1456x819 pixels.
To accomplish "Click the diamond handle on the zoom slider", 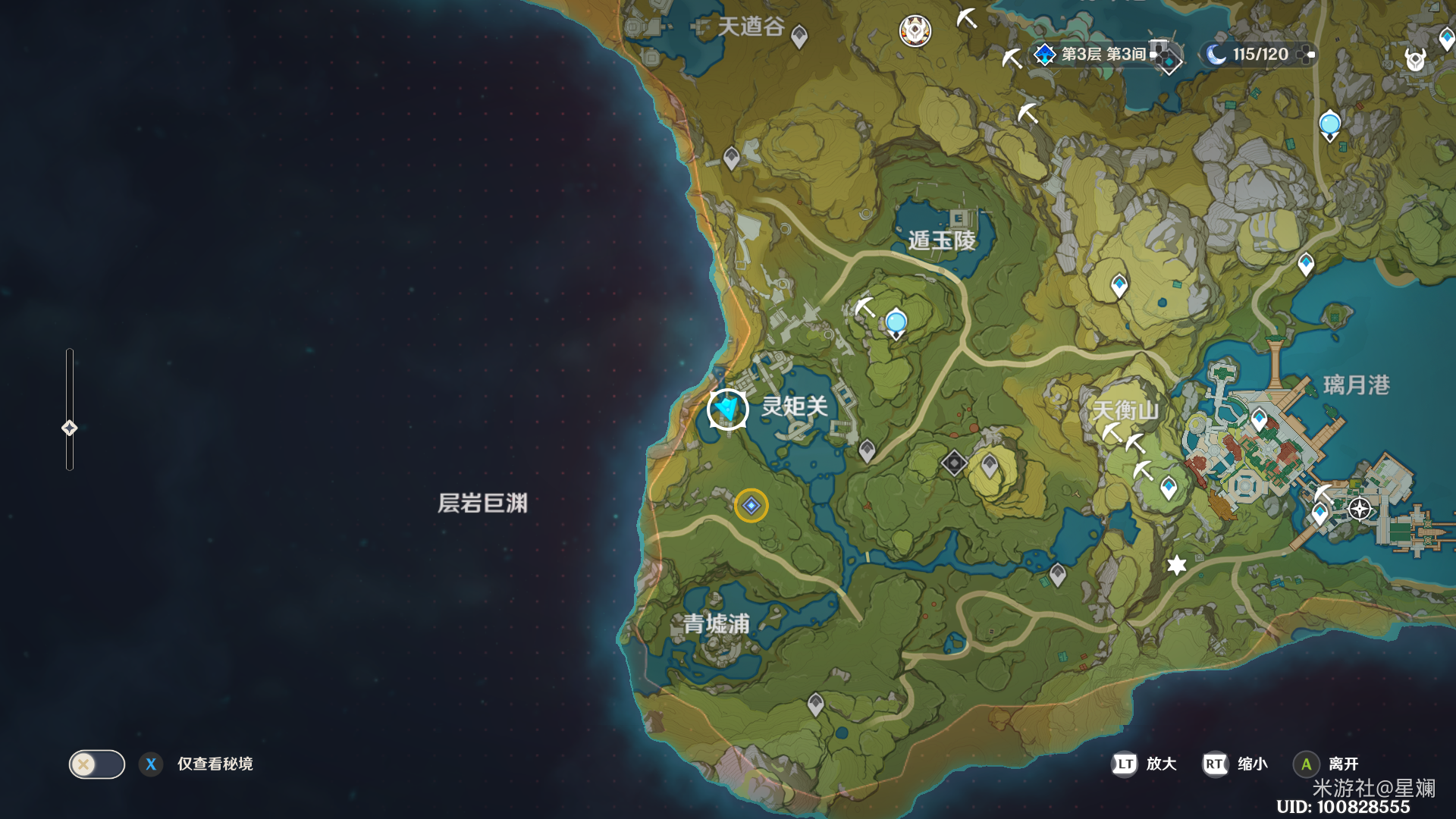I will (71, 428).
